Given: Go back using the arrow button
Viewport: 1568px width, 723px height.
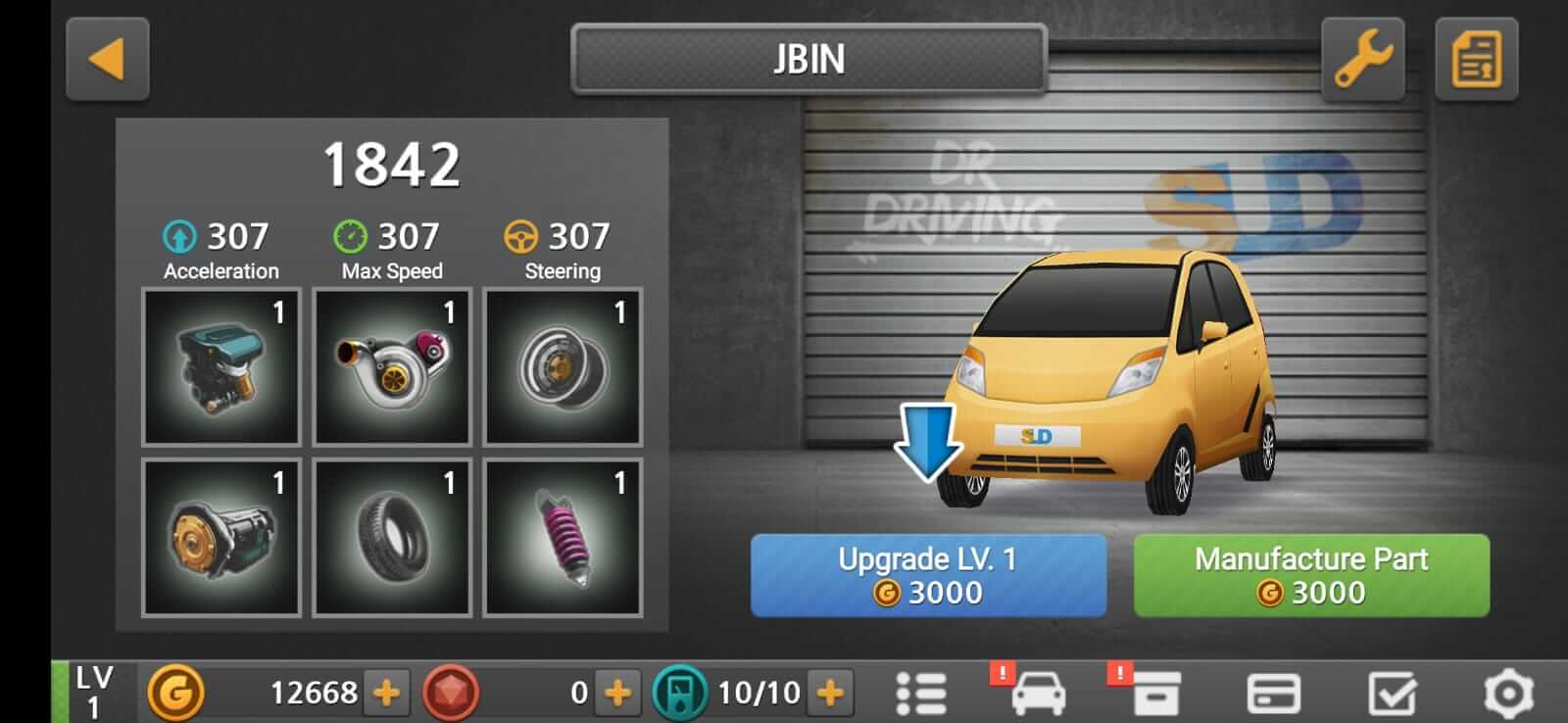Looking at the screenshot, I should point(107,59).
